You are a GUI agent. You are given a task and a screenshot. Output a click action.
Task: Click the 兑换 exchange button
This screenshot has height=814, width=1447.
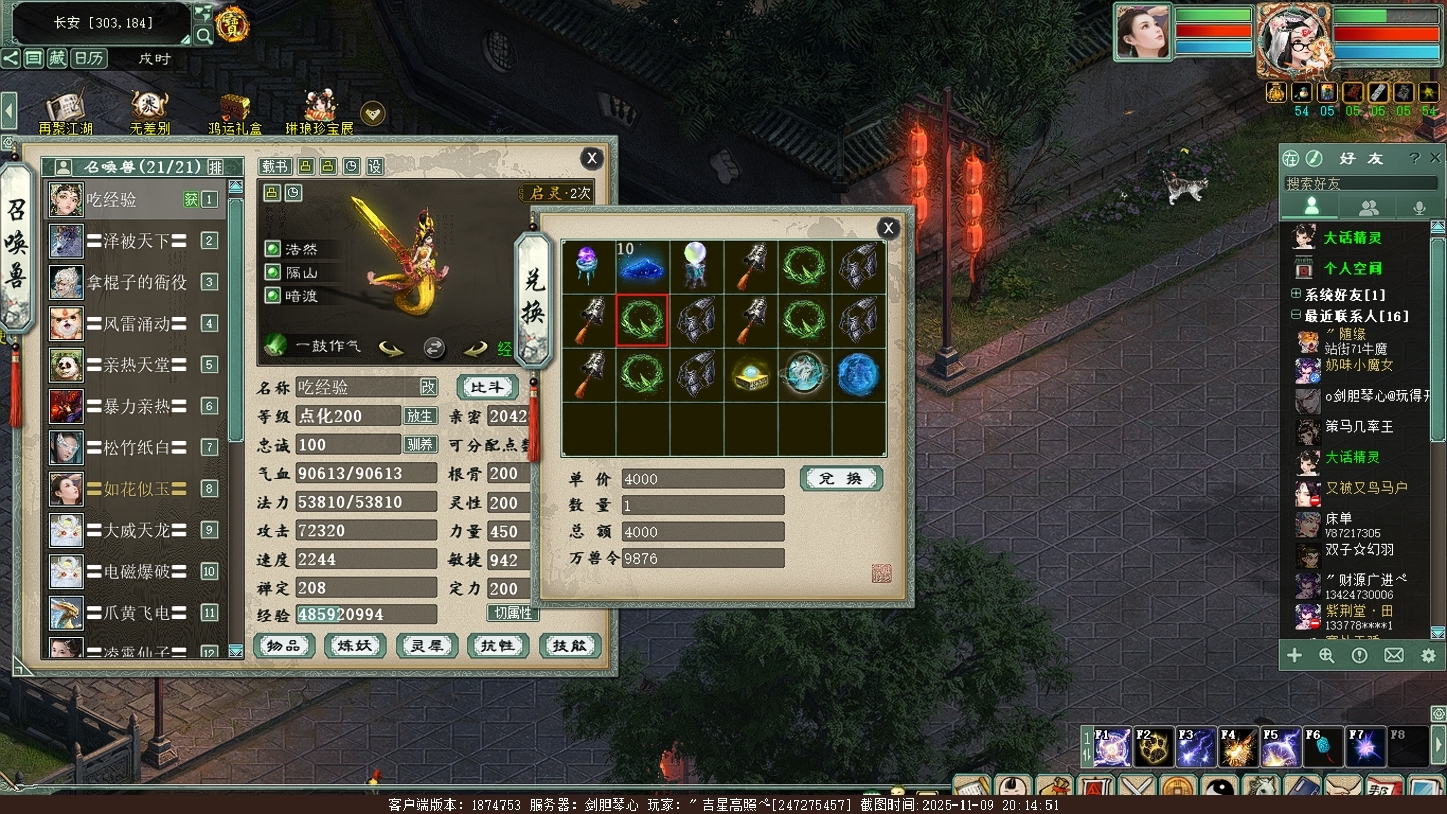(x=841, y=479)
